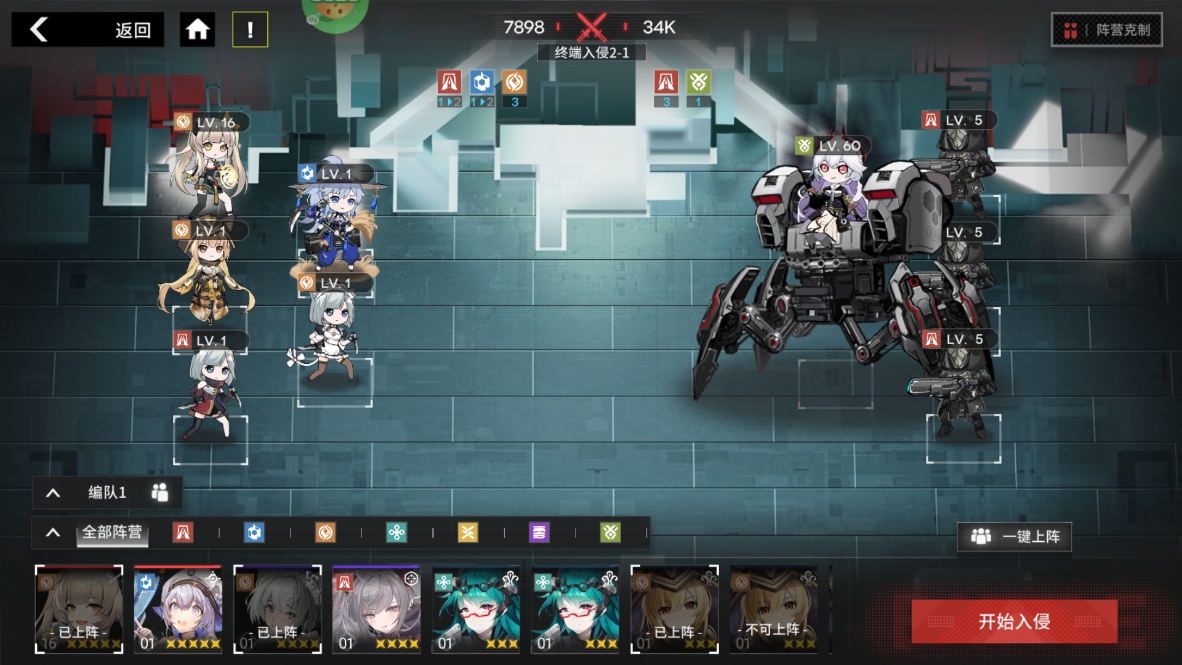Select the unavailable 不可上阵 blonde character card
Viewport: 1182px width, 665px height.
pyautogui.click(x=772, y=610)
